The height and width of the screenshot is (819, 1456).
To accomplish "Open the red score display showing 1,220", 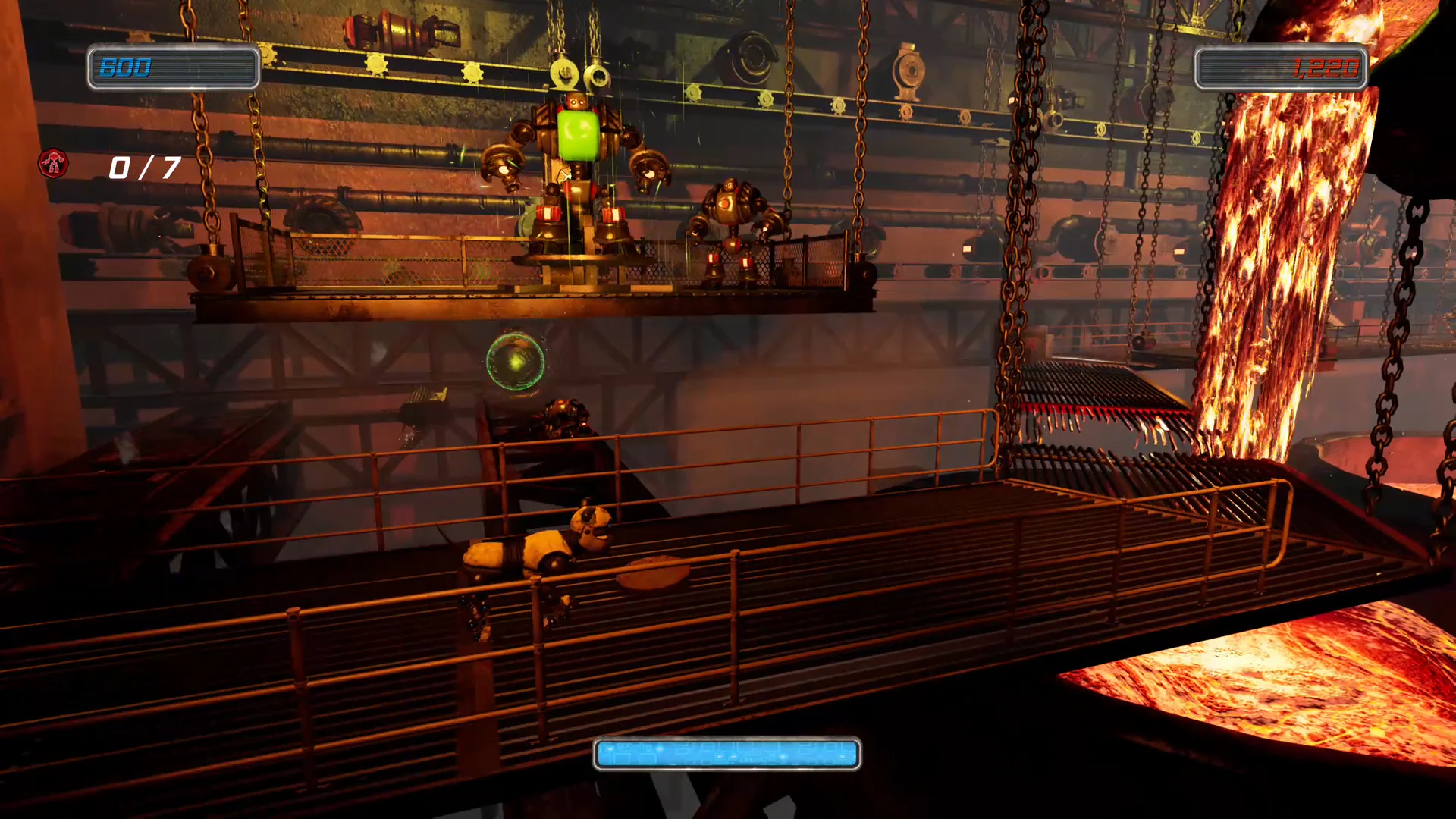I will click(1280, 68).
